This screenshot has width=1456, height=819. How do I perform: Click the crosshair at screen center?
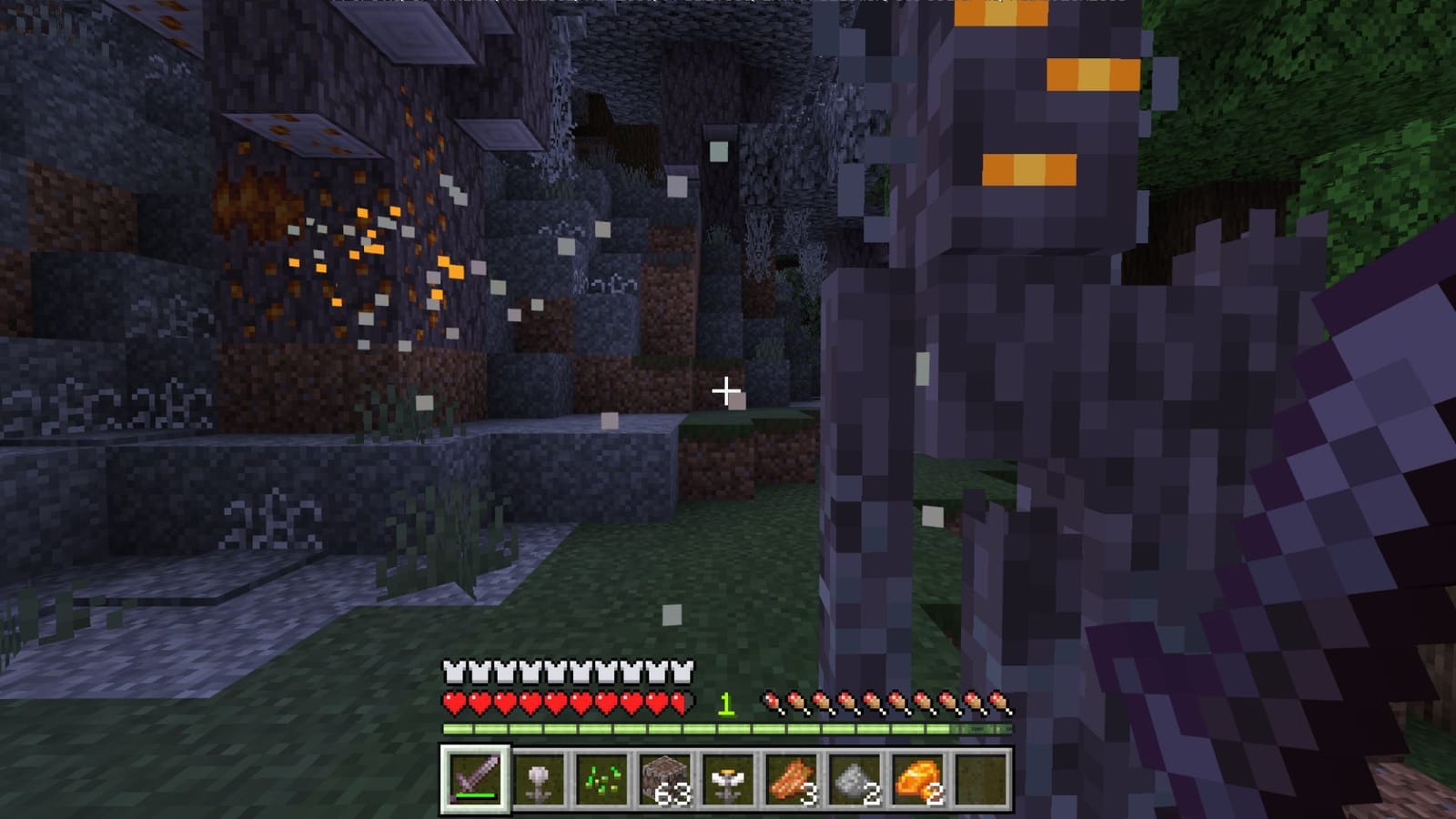point(725,391)
